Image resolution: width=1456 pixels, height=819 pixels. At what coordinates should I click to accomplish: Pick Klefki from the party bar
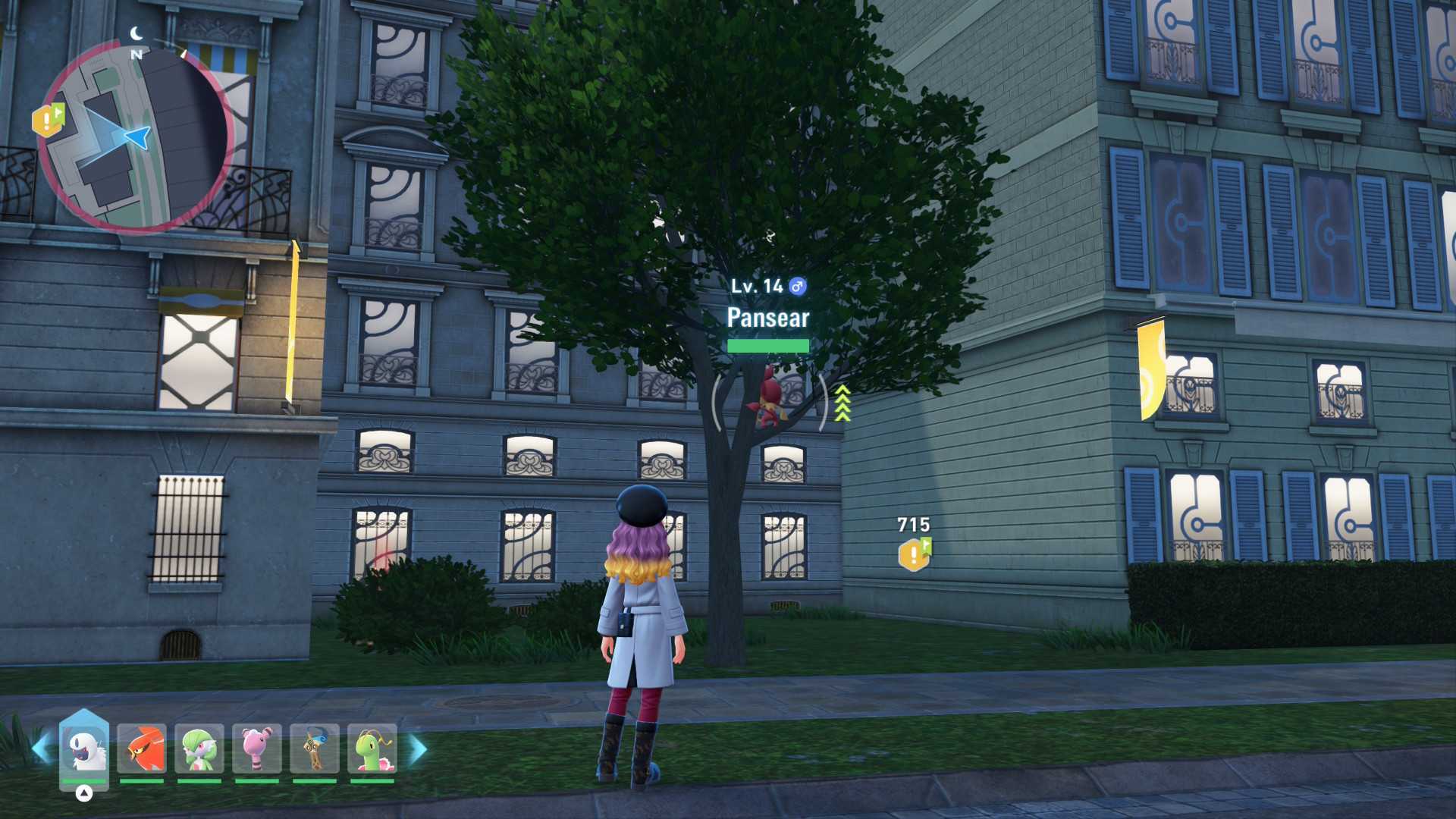tap(315, 748)
